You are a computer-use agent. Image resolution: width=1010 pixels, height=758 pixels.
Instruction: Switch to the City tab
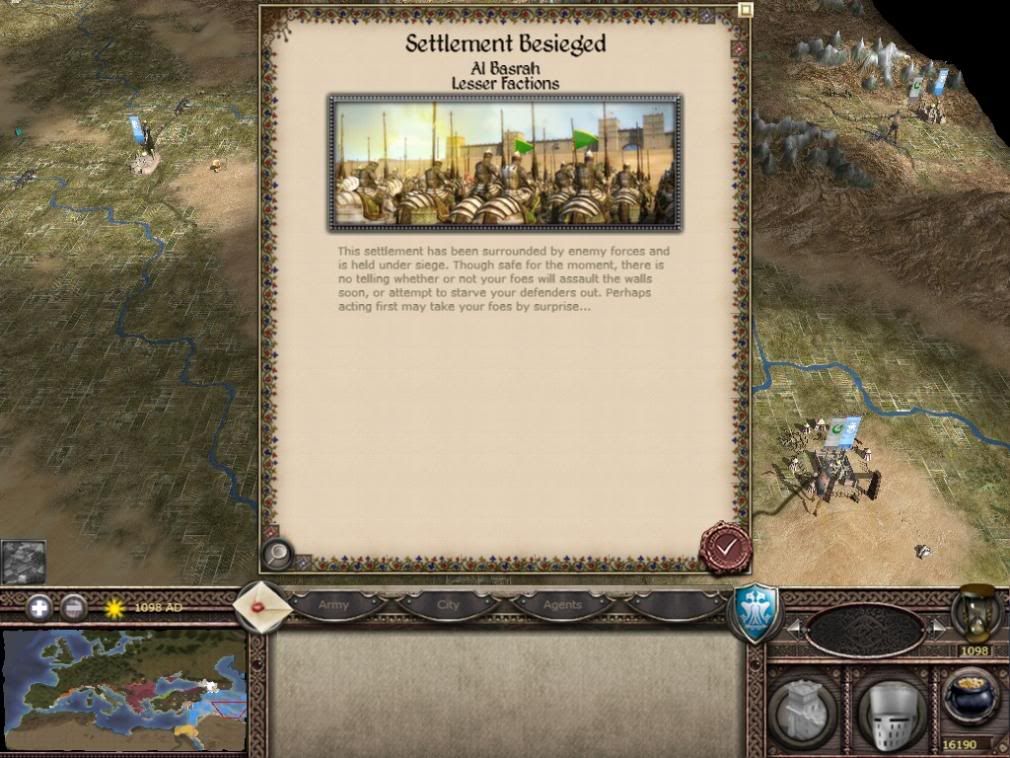pos(448,605)
